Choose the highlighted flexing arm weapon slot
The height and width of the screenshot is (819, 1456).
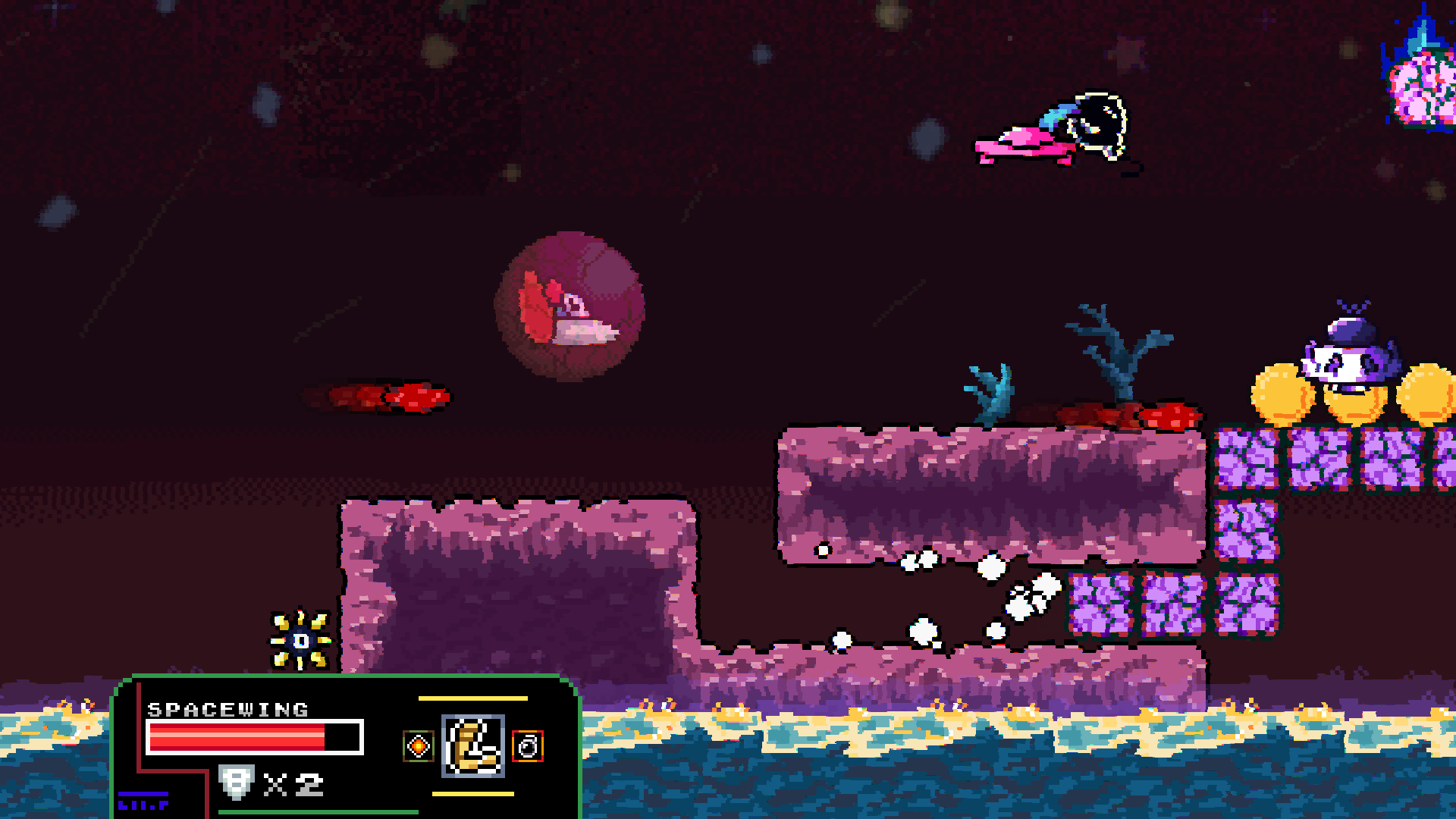473,746
